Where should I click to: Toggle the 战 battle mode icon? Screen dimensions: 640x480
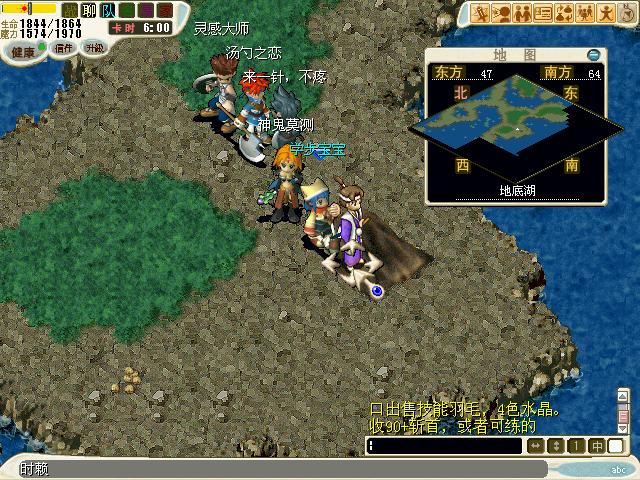[x=69, y=10]
